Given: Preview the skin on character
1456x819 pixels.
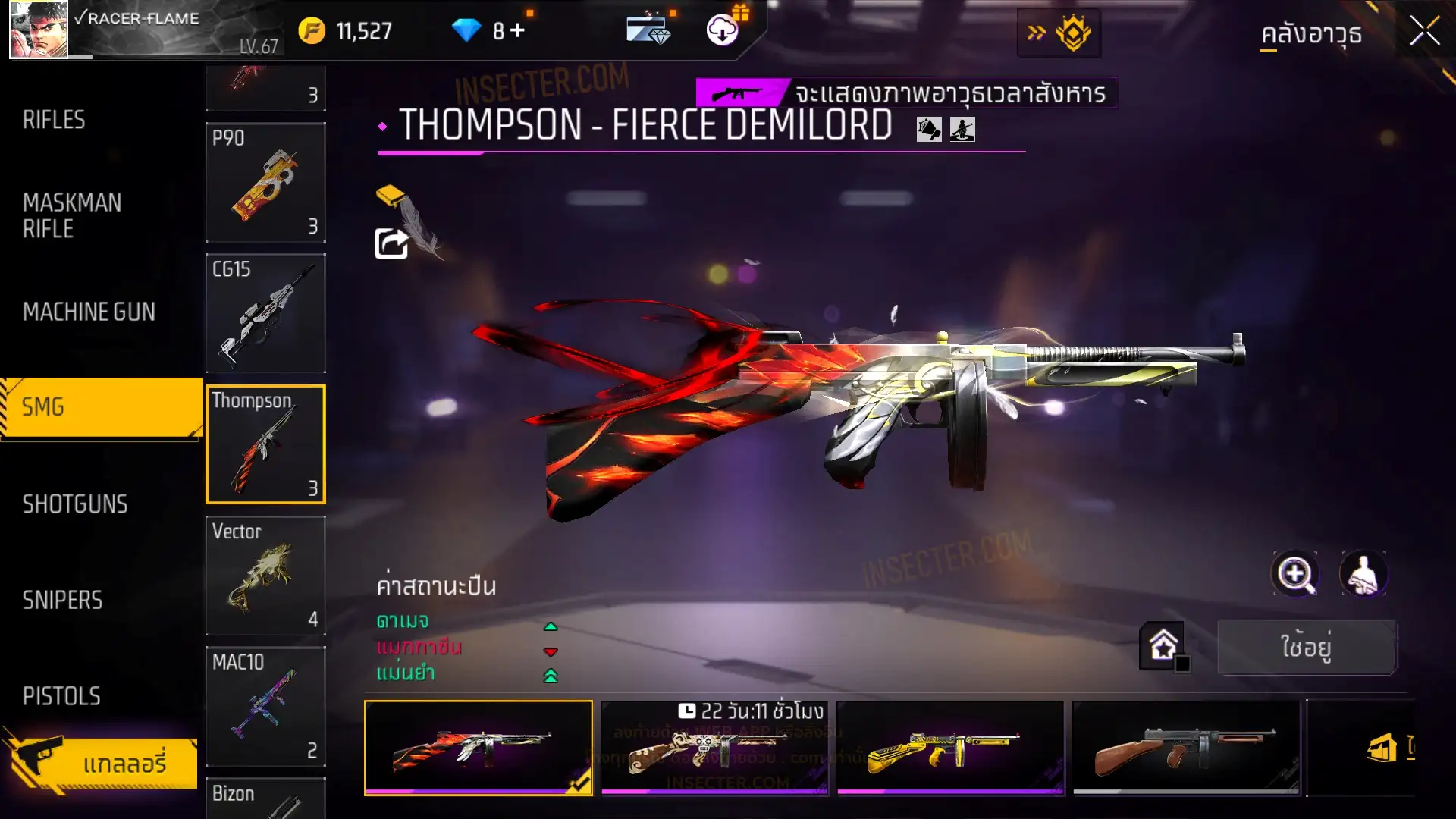Looking at the screenshot, I should coord(1363,574).
